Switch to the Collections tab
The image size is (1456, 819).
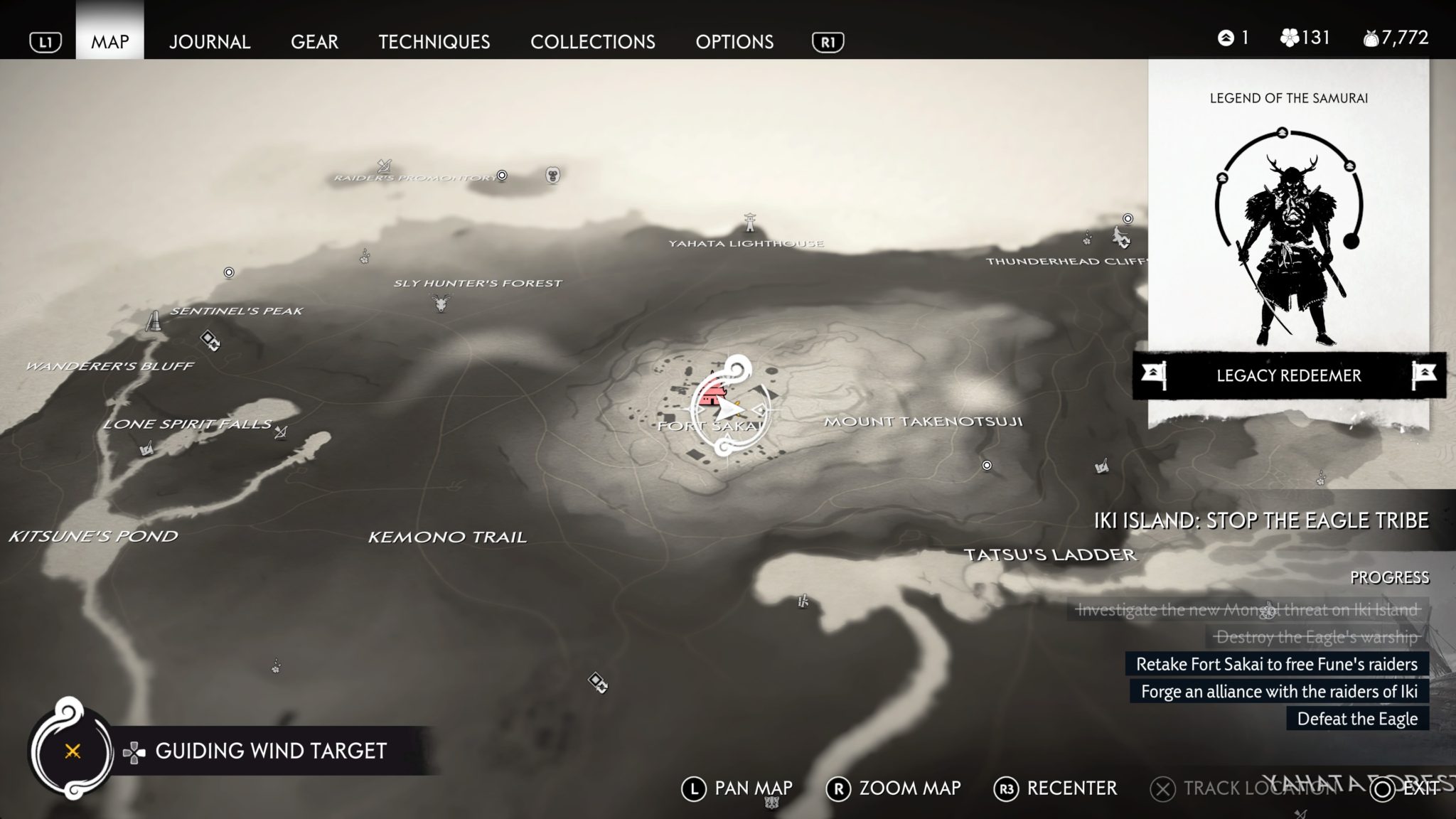pos(594,42)
